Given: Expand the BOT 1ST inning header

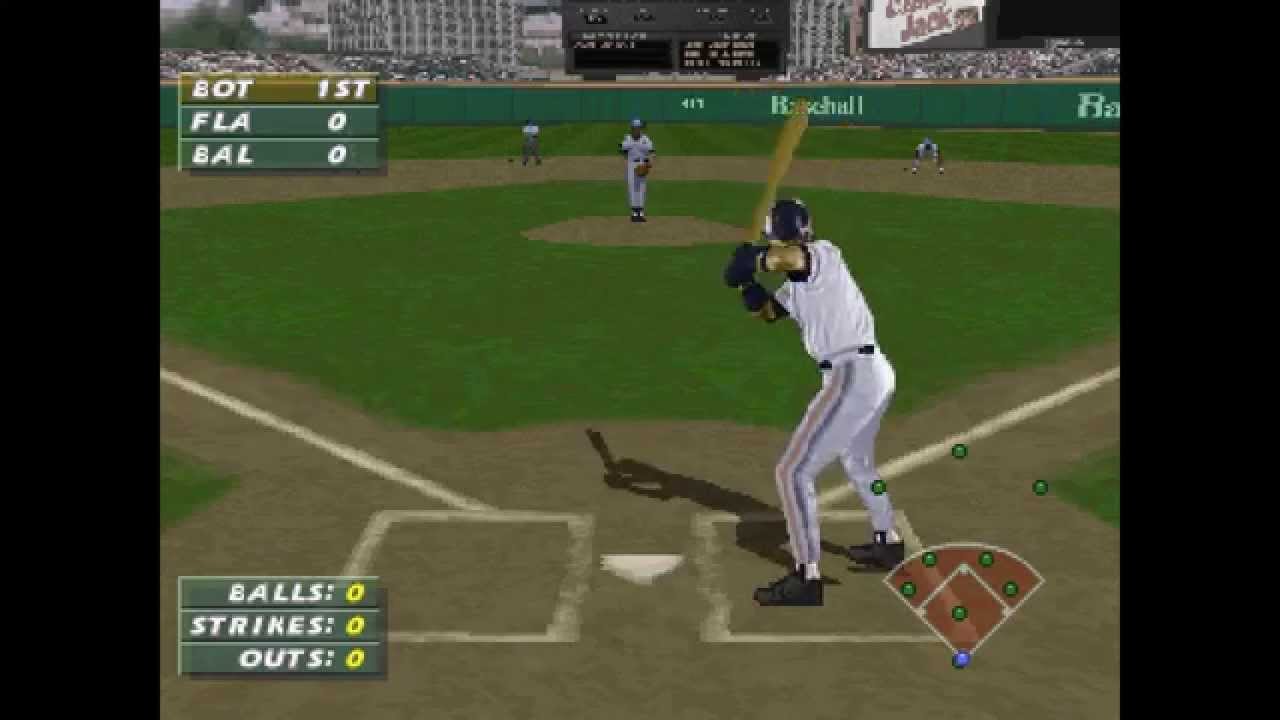Looking at the screenshot, I should coord(281,89).
